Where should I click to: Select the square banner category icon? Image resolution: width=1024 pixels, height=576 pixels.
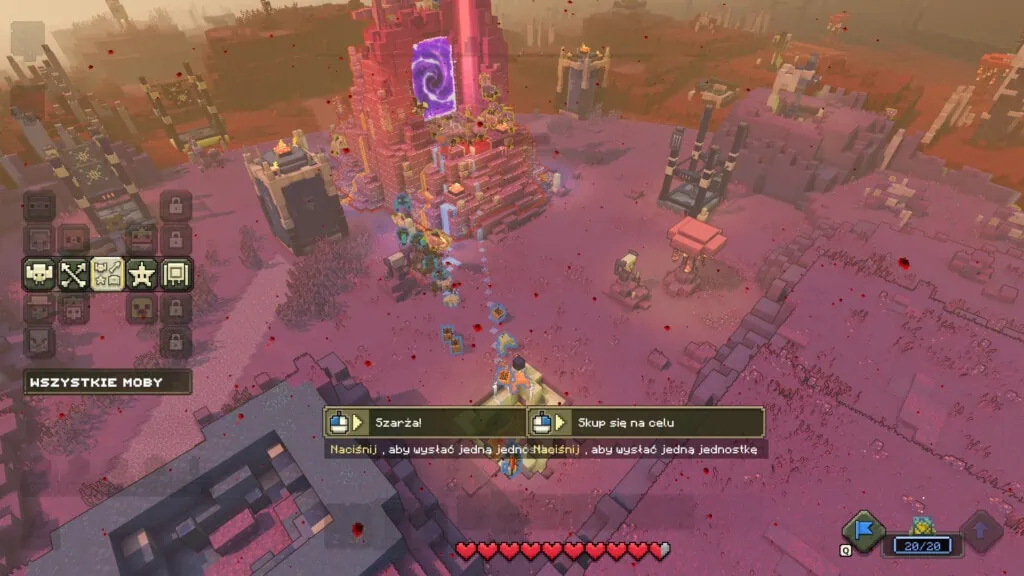[176, 274]
